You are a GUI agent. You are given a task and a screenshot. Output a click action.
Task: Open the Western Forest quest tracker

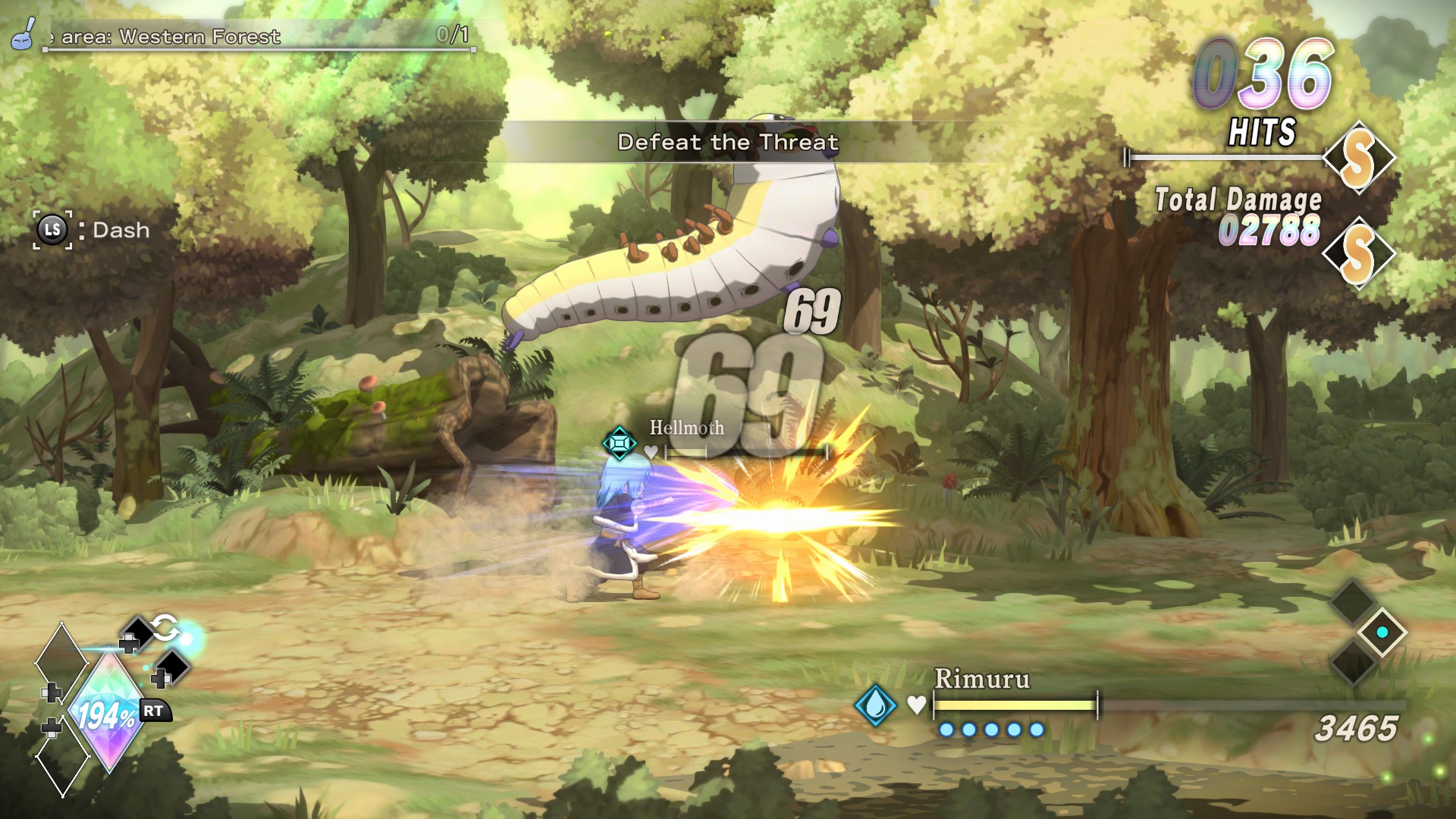point(258,37)
